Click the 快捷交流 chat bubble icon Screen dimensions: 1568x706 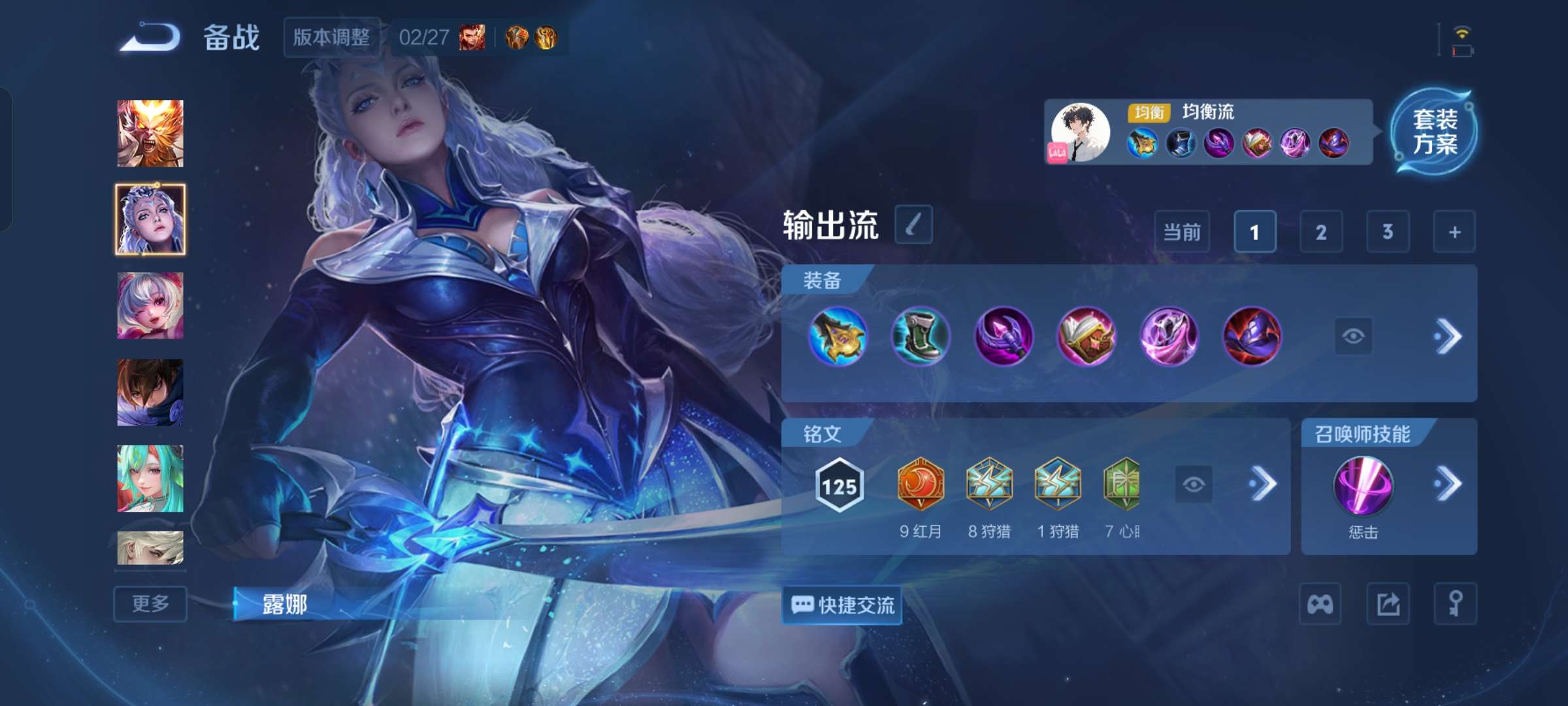coord(841,605)
